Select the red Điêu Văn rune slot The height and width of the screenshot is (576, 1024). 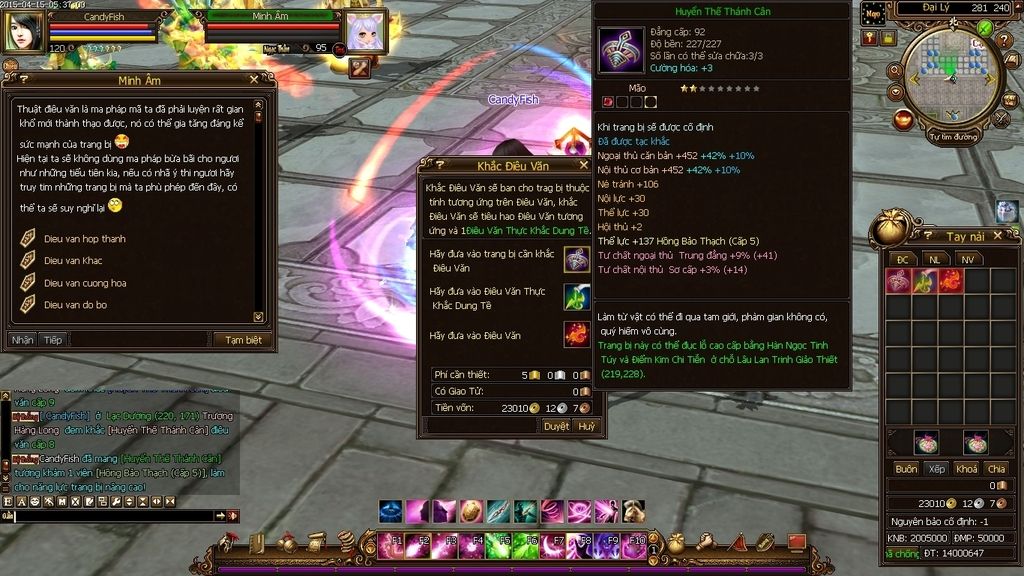point(576,334)
